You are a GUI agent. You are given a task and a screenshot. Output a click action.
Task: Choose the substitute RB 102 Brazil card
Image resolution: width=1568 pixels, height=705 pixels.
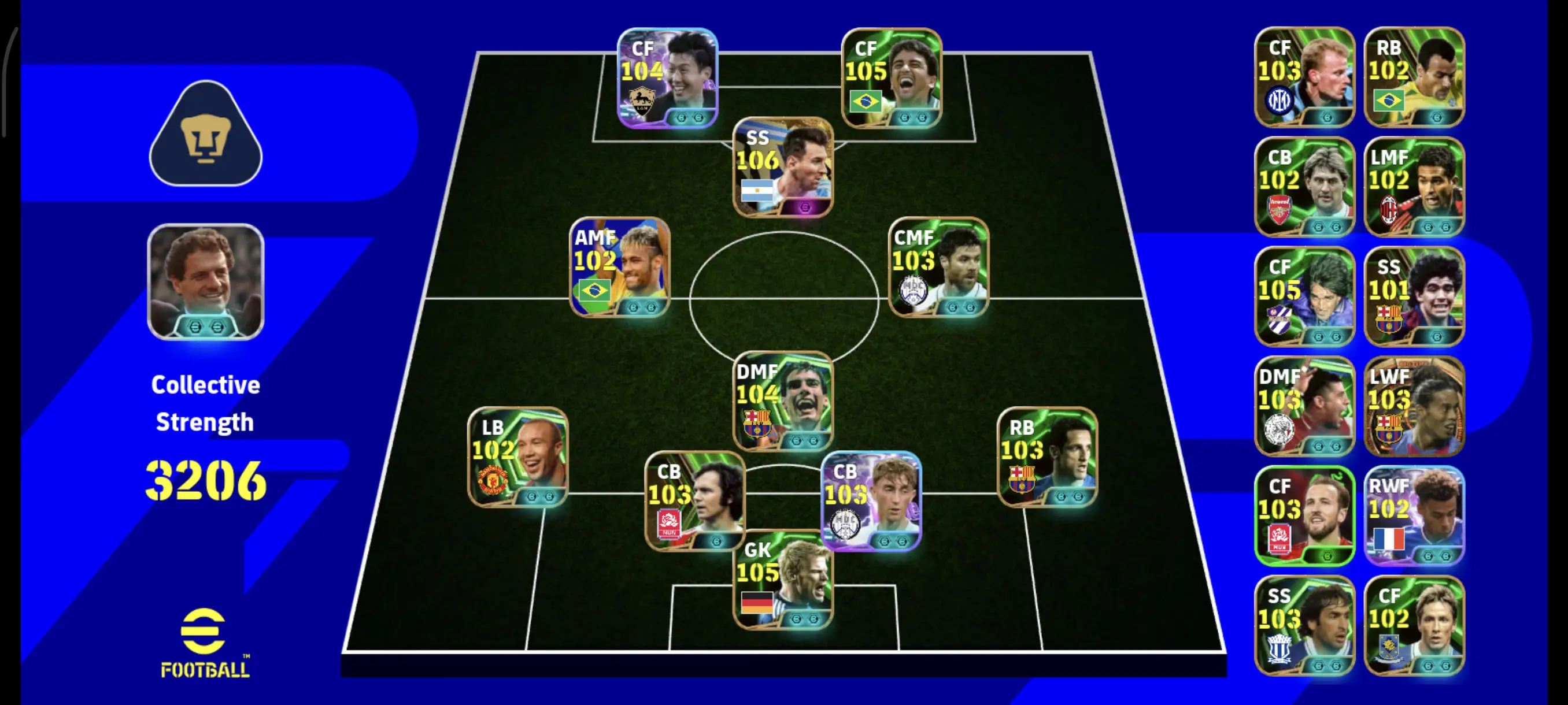(1414, 77)
